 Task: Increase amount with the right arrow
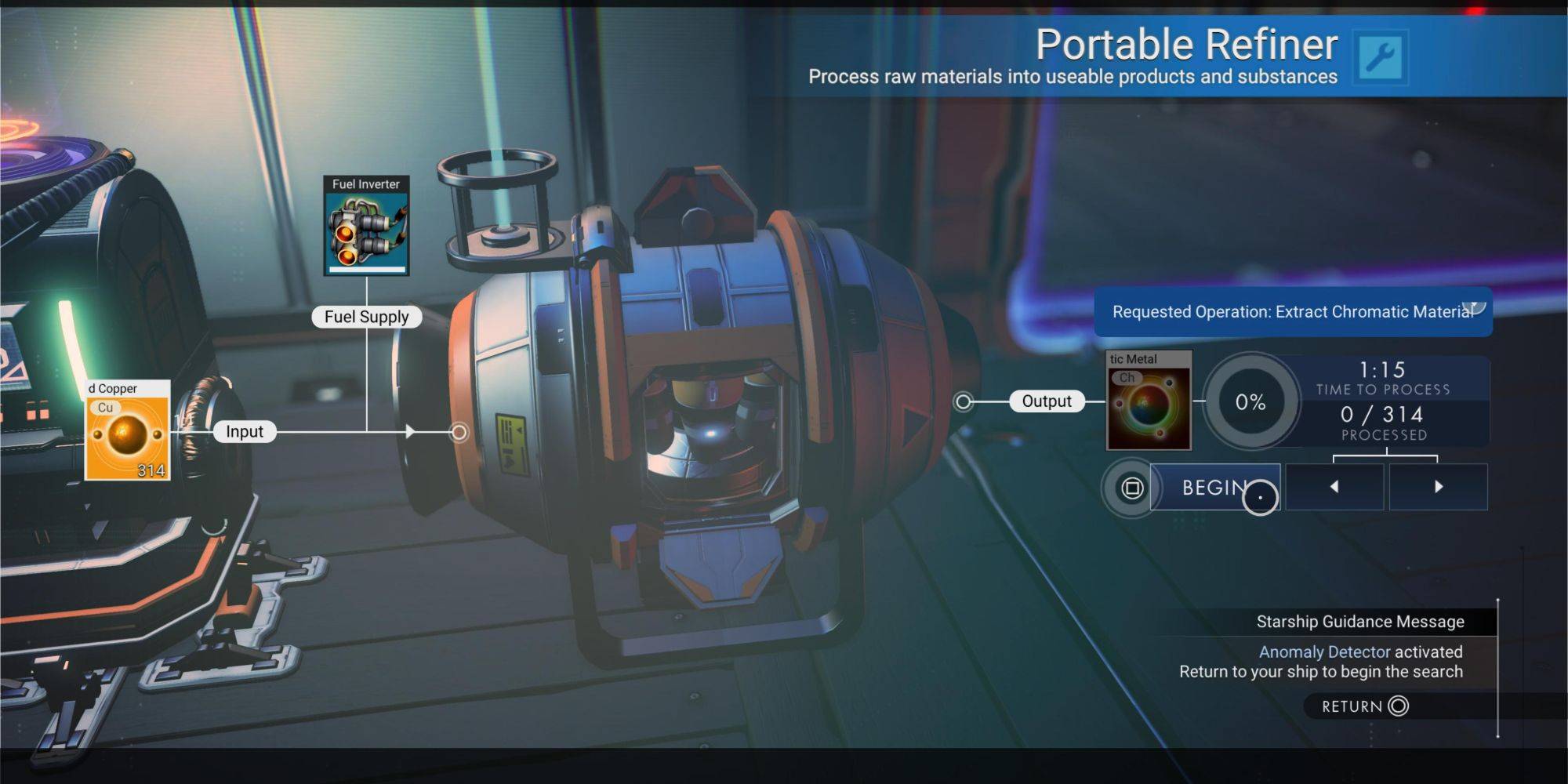[1438, 487]
